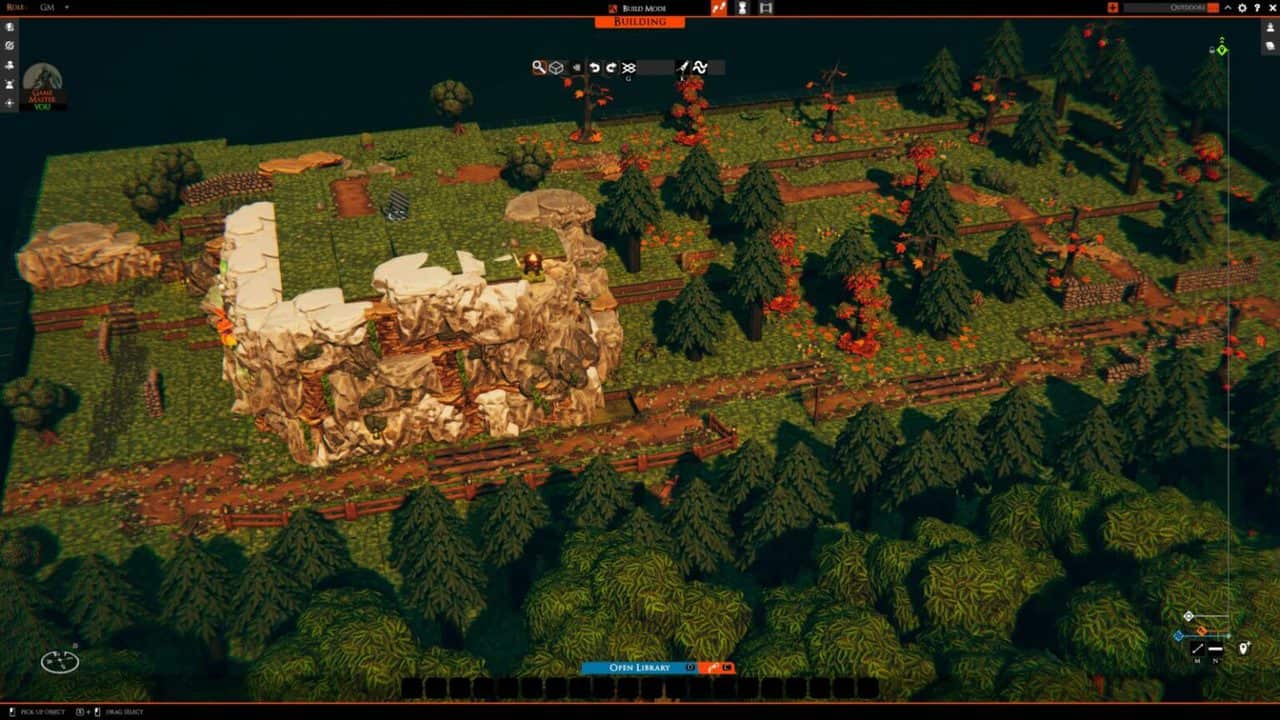
Task: Click the question mark help icon
Action: [x=1256, y=7]
